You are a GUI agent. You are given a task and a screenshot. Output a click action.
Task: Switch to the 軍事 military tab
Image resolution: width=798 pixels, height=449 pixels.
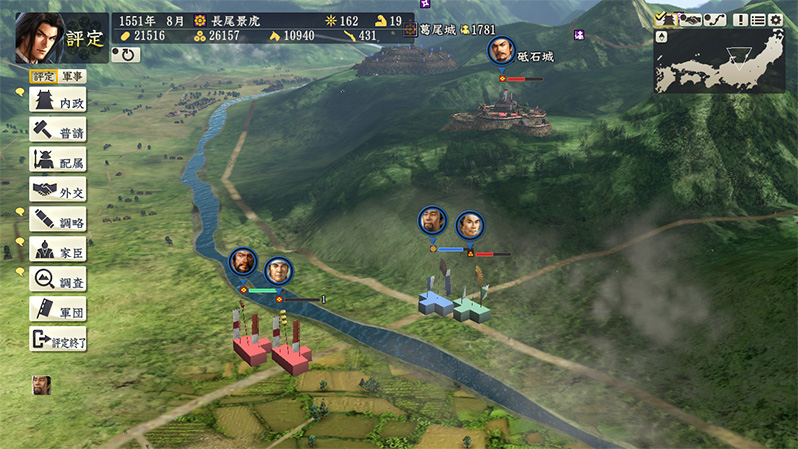point(73,76)
